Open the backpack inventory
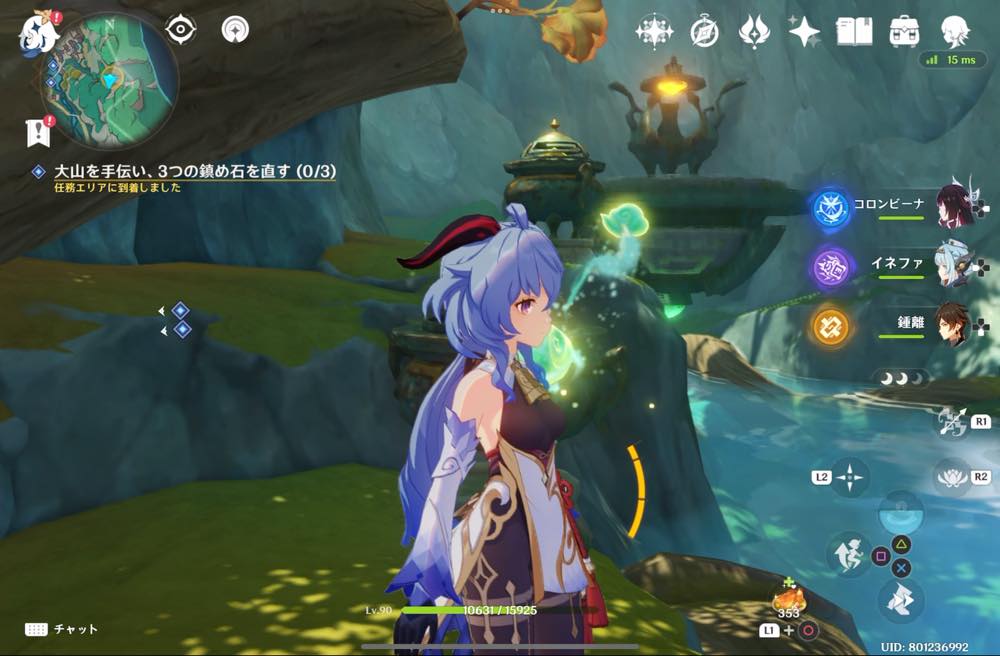 tap(905, 31)
